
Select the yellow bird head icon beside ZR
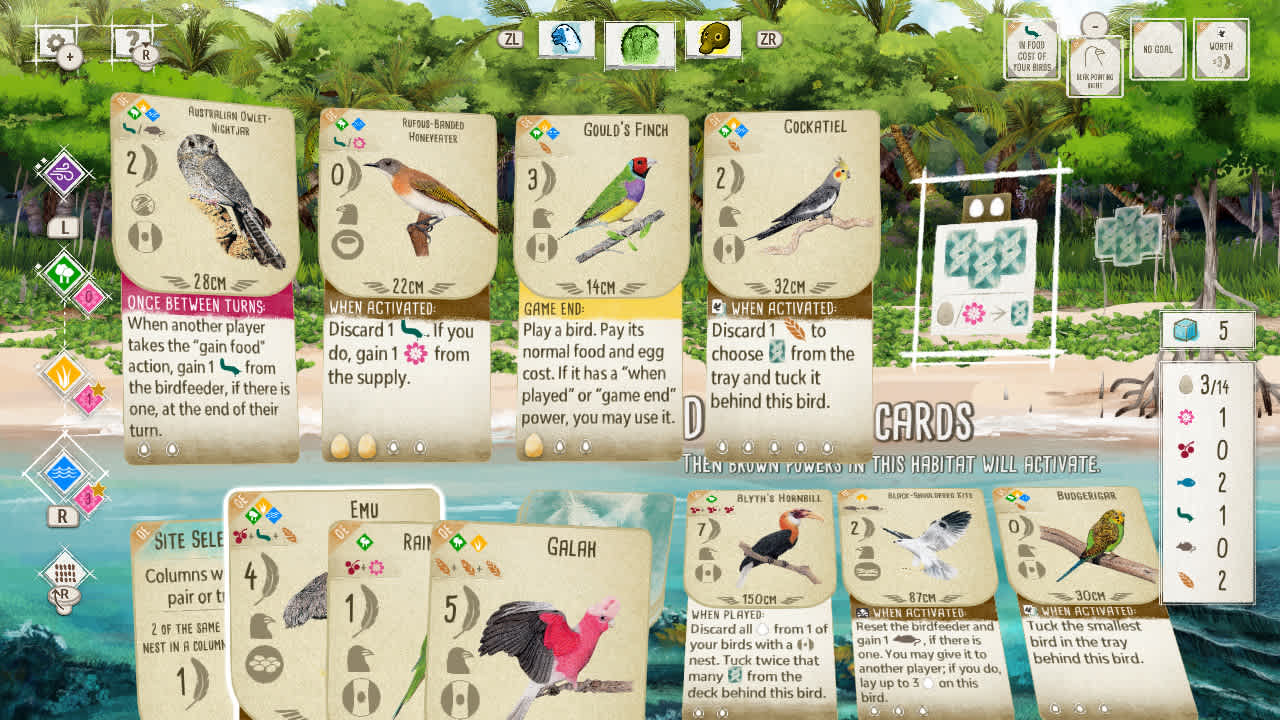pyautogui.click(x=713, y=40)
